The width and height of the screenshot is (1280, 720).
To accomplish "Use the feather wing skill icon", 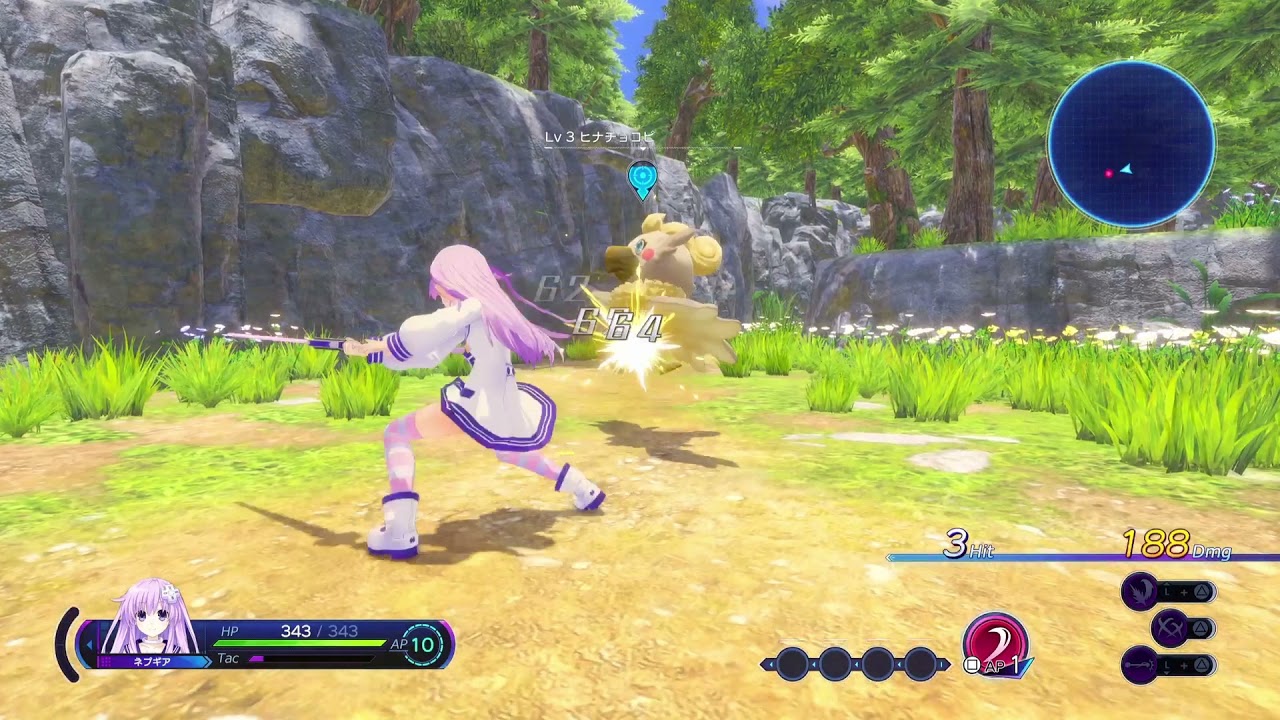I will (1140, 592).
